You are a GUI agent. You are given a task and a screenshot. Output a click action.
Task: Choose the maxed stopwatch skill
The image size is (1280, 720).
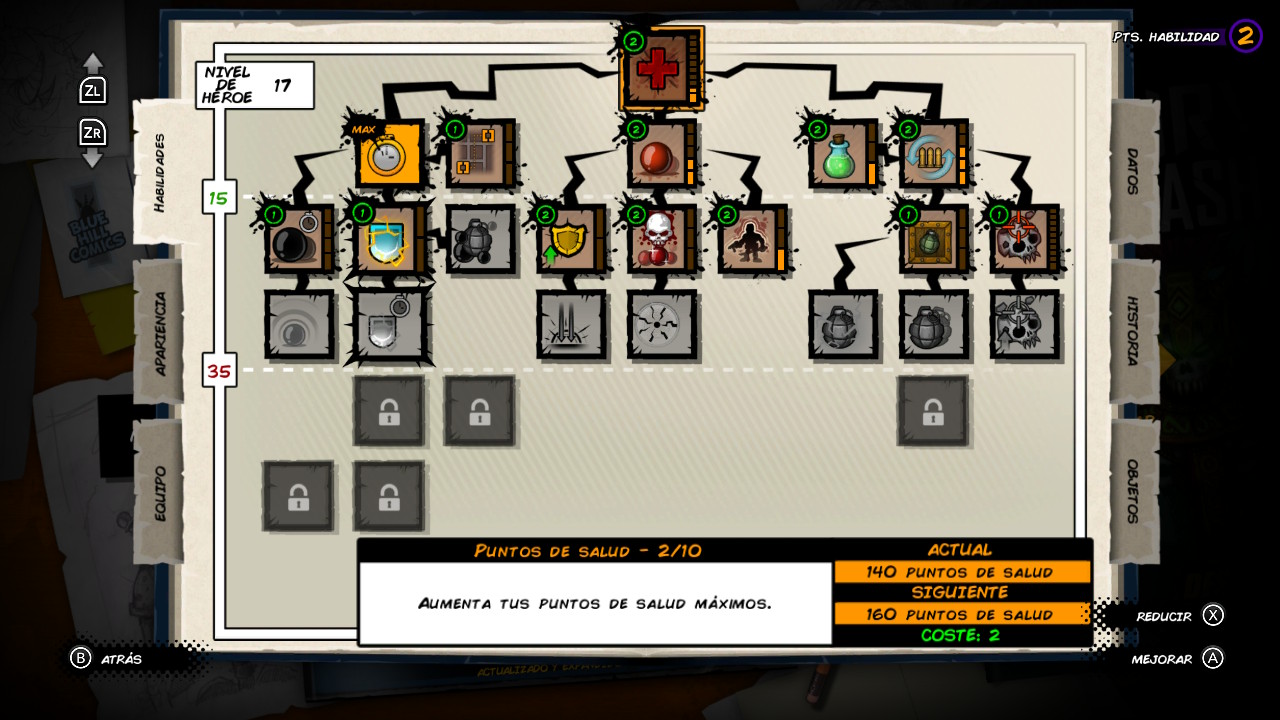(x=388, y=155)
